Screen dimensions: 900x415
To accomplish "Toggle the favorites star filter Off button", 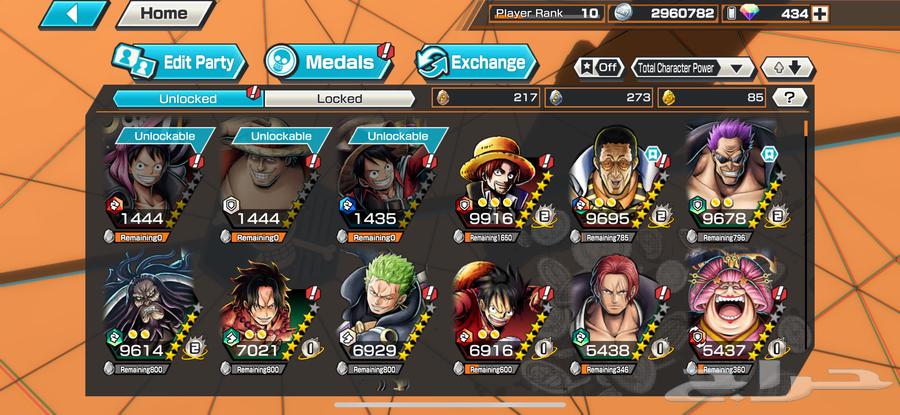I will 598,68.
